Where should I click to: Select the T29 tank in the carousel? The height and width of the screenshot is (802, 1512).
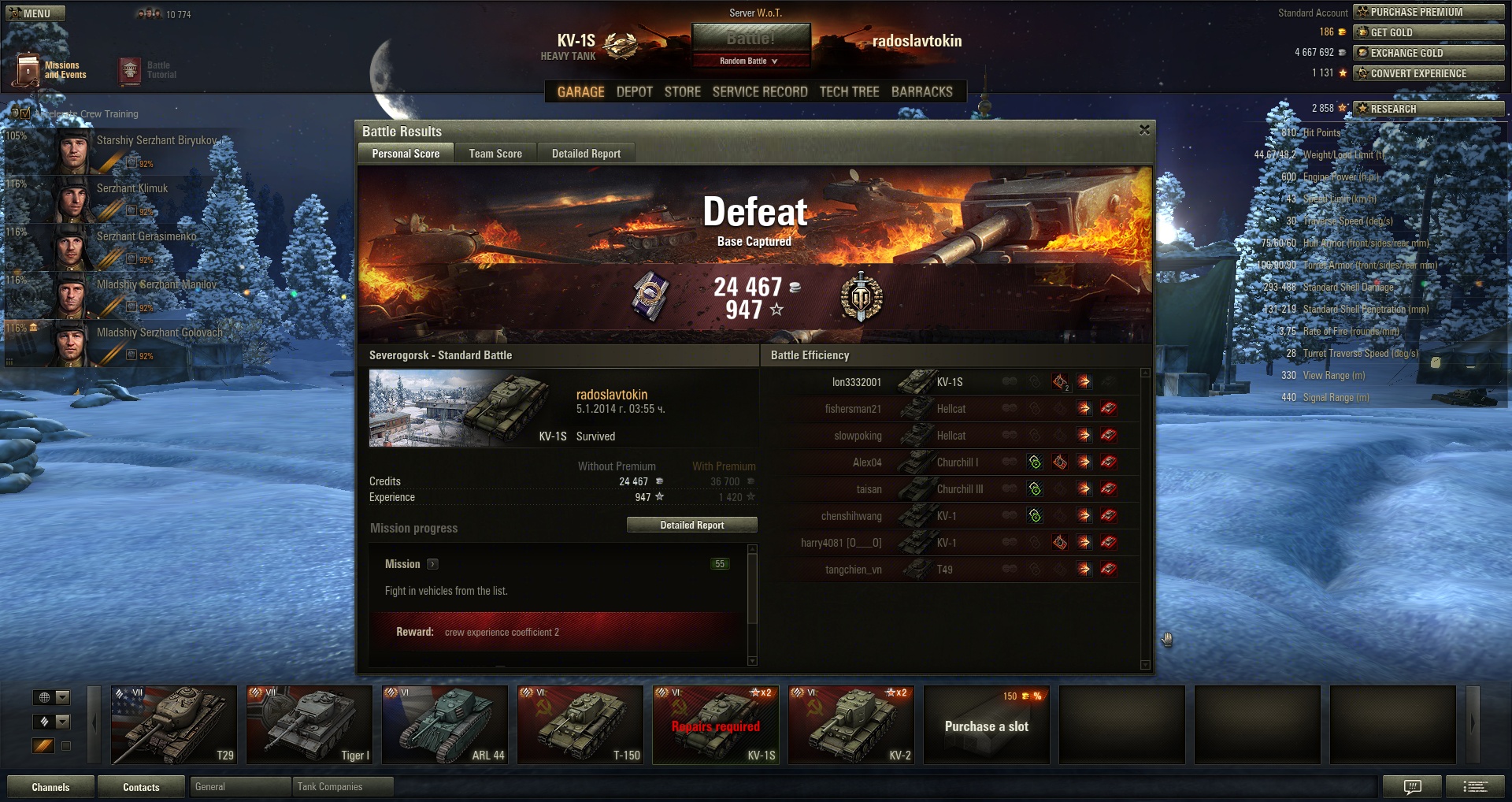tap(174, 725)
